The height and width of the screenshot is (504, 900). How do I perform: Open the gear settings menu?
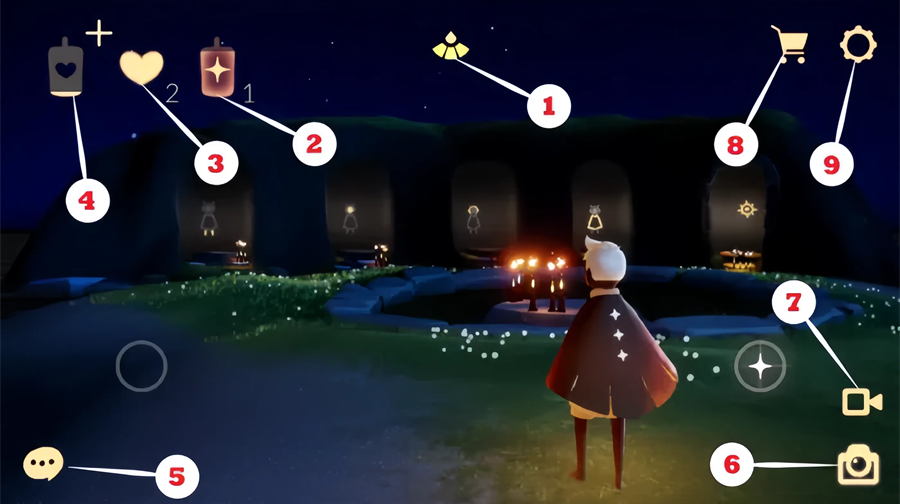click(857, 45)
